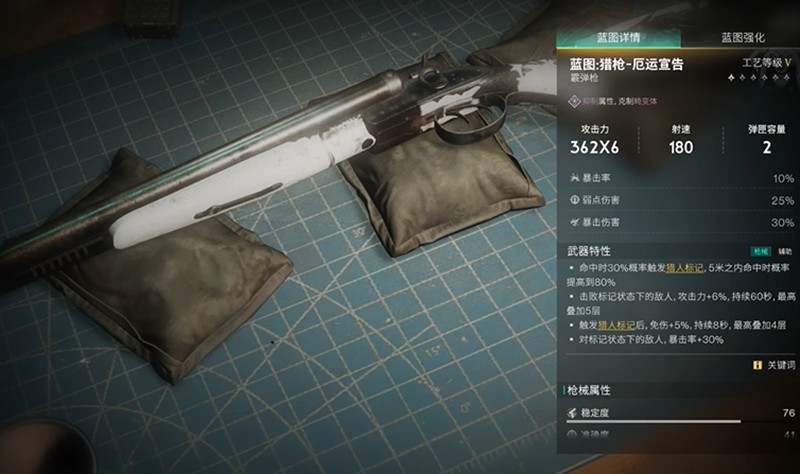Switch to the 蓝图详情 tab
Viewport: 800px width, 474px height.
click(x=620, y=37)
